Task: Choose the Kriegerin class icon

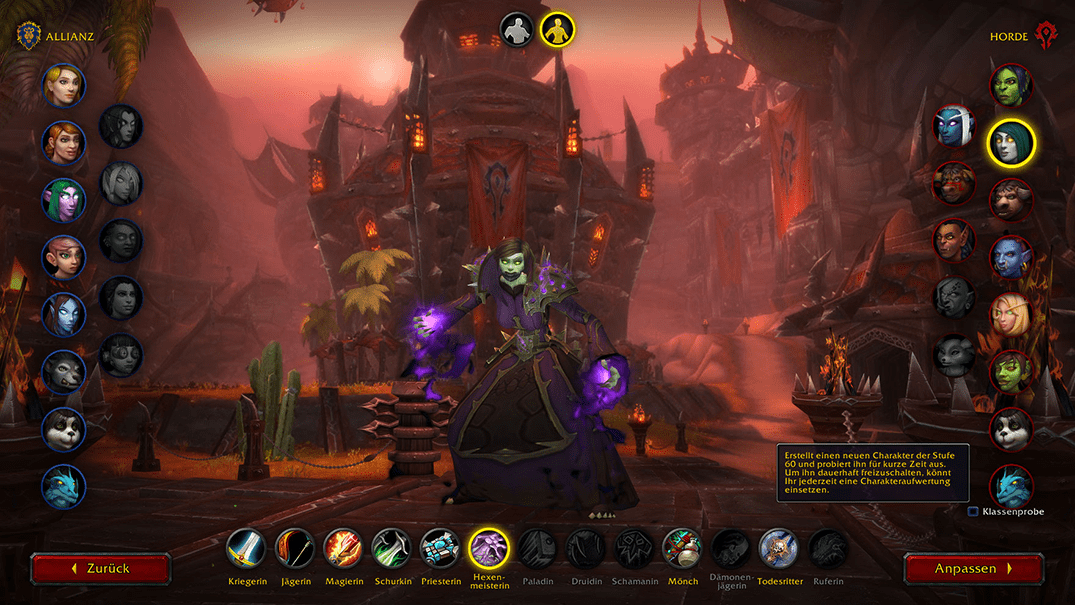Action: [x=246, y=548]
